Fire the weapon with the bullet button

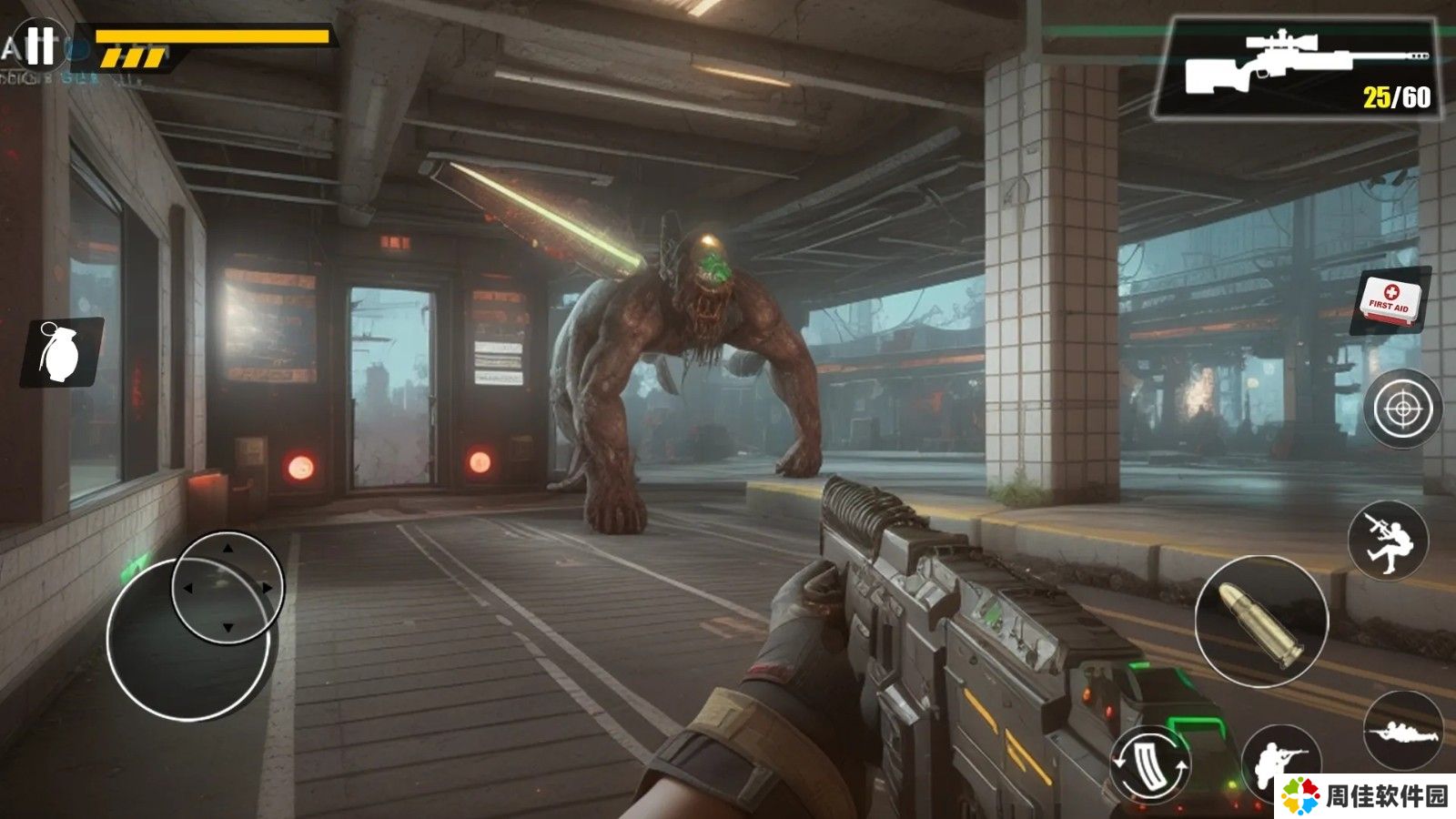(x=1260, y=622)
